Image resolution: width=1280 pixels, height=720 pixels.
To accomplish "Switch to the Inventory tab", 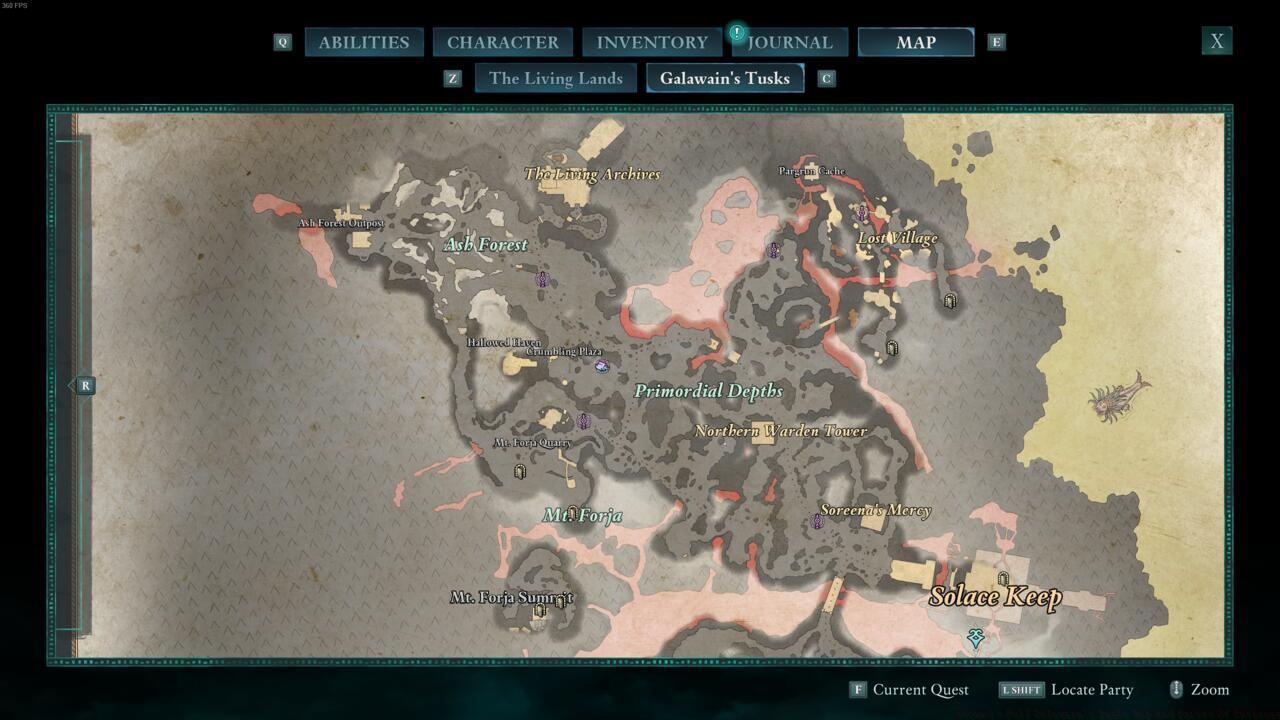I will tap(651, 42).
